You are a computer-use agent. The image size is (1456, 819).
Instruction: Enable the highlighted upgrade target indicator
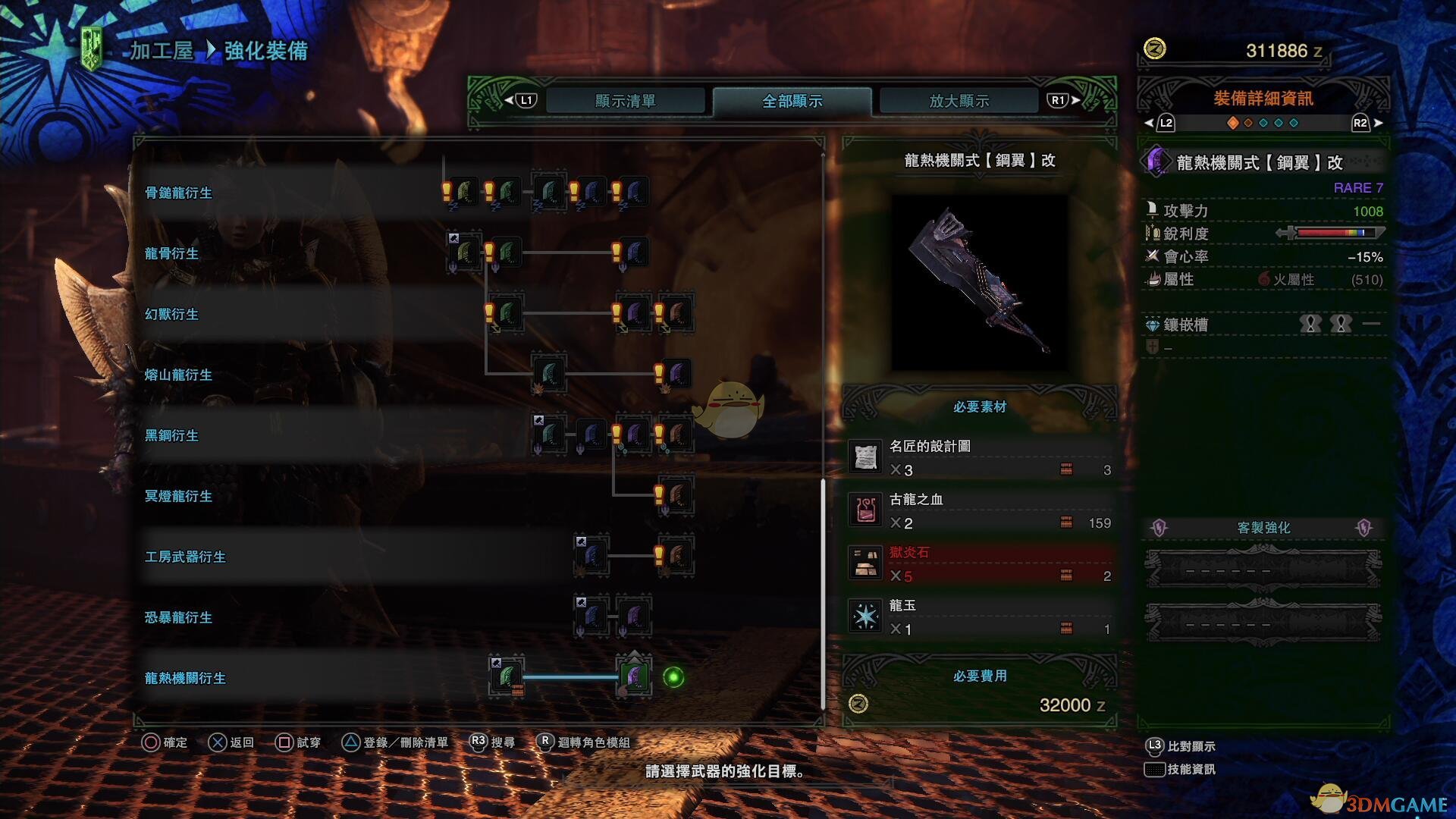point(672,677)
